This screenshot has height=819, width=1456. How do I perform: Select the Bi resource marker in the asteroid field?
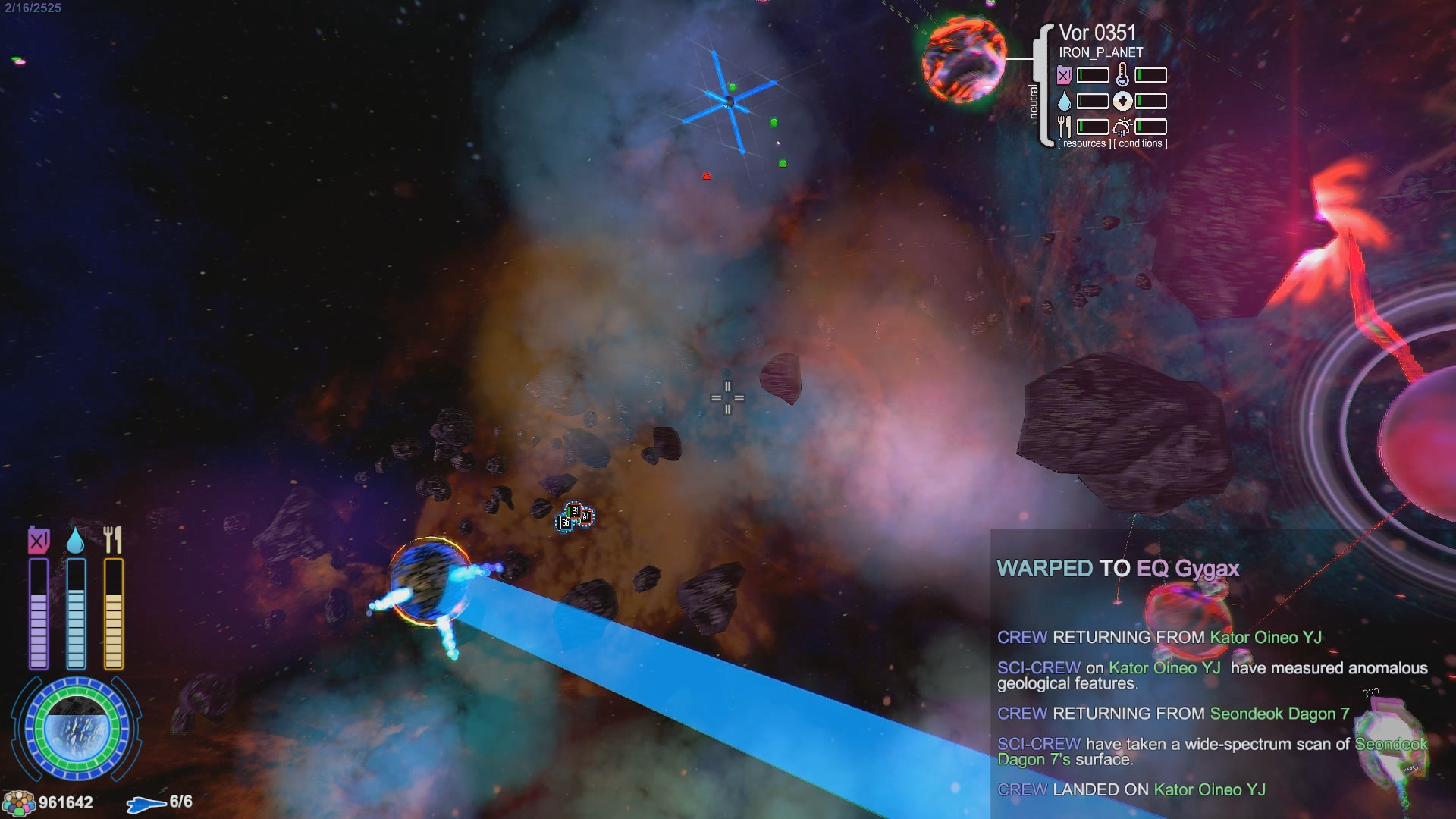[576, 510]
